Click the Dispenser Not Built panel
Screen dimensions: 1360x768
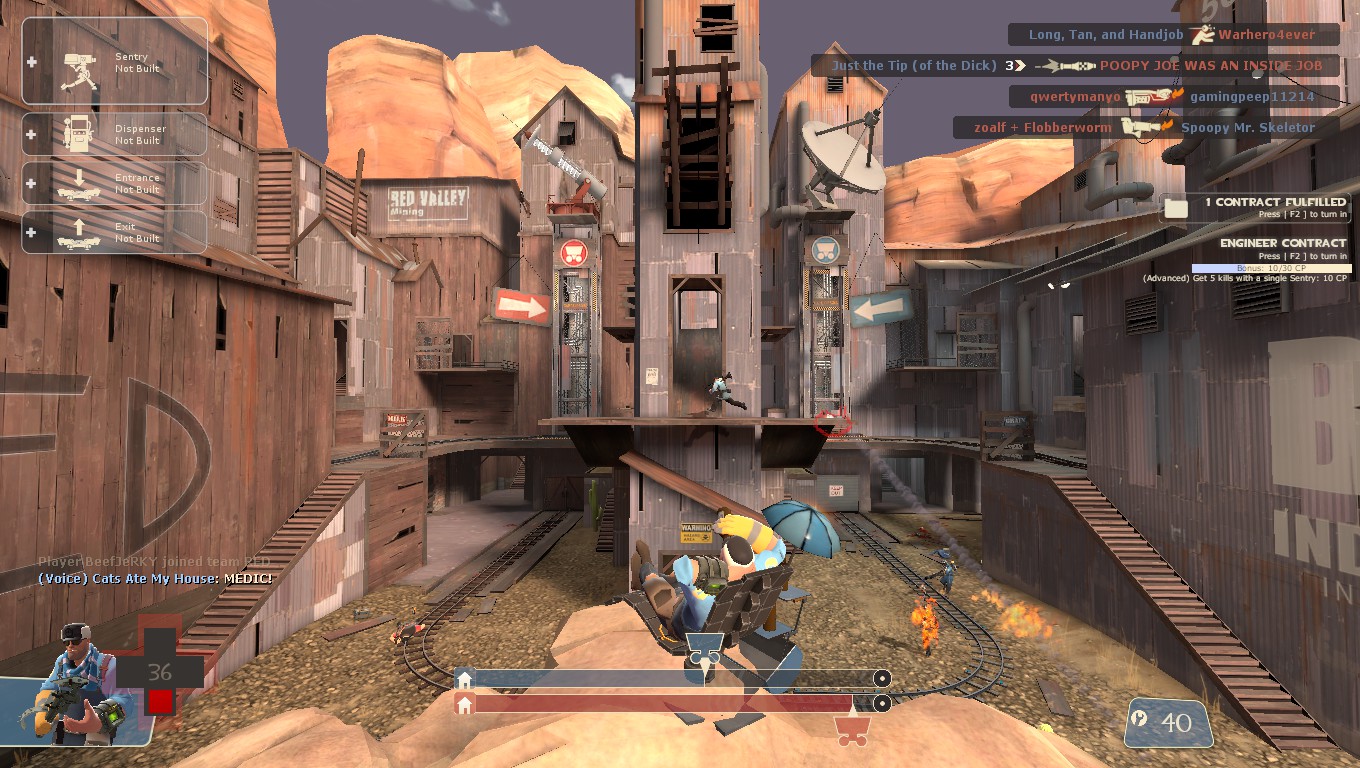(x=115, y=134)
